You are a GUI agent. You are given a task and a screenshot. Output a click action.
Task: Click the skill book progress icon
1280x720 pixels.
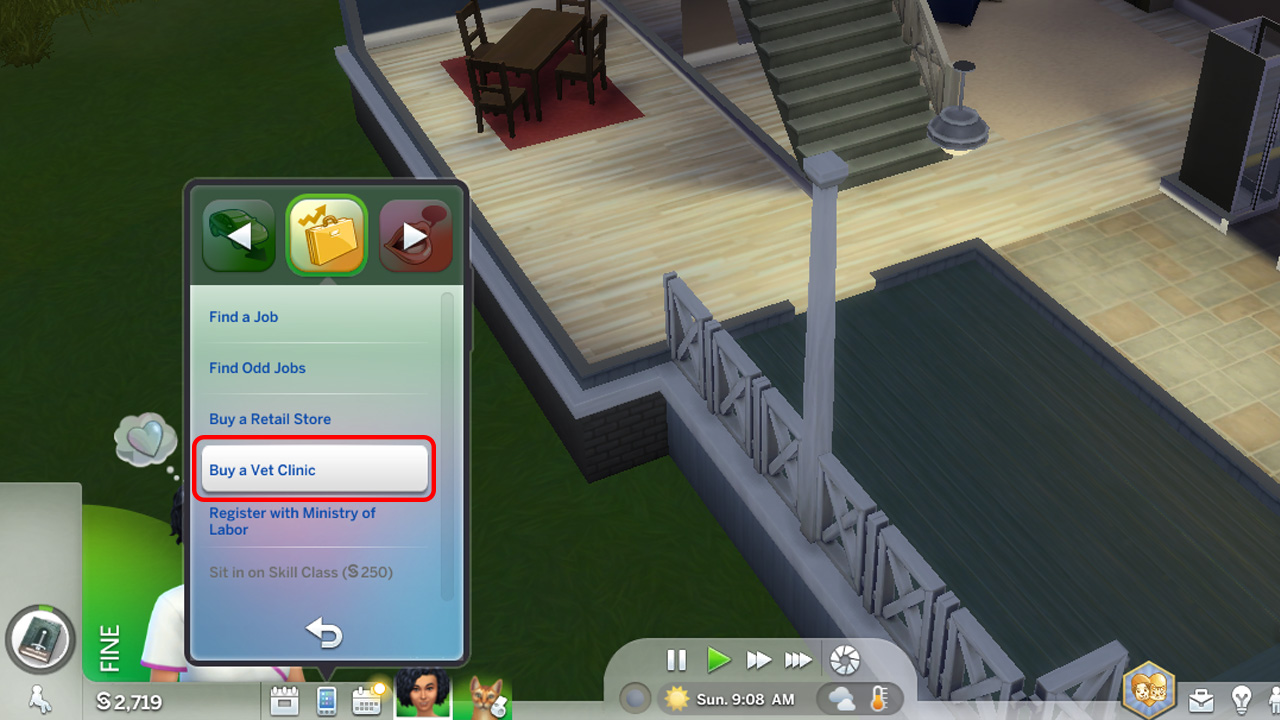coord(40,640)
